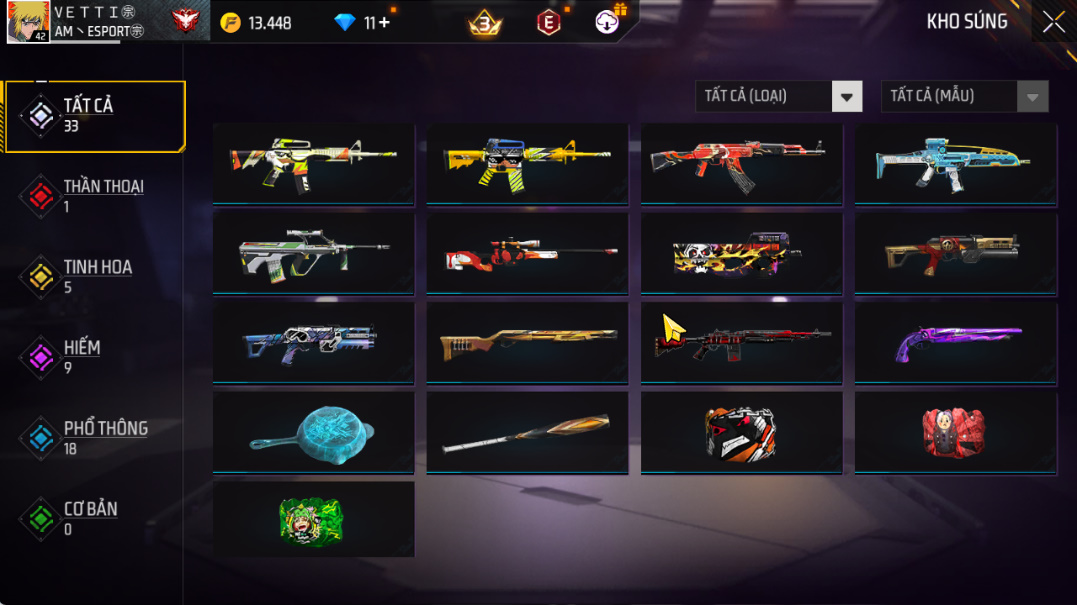Select the blue and white XM8 skin

click(x=955, y=163)
